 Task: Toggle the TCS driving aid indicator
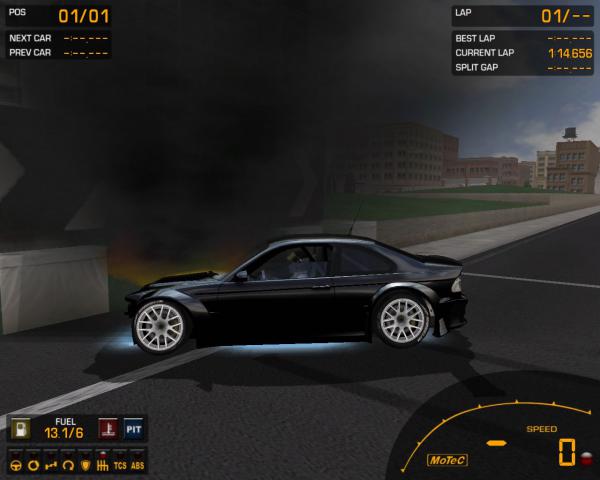[120, 465]
